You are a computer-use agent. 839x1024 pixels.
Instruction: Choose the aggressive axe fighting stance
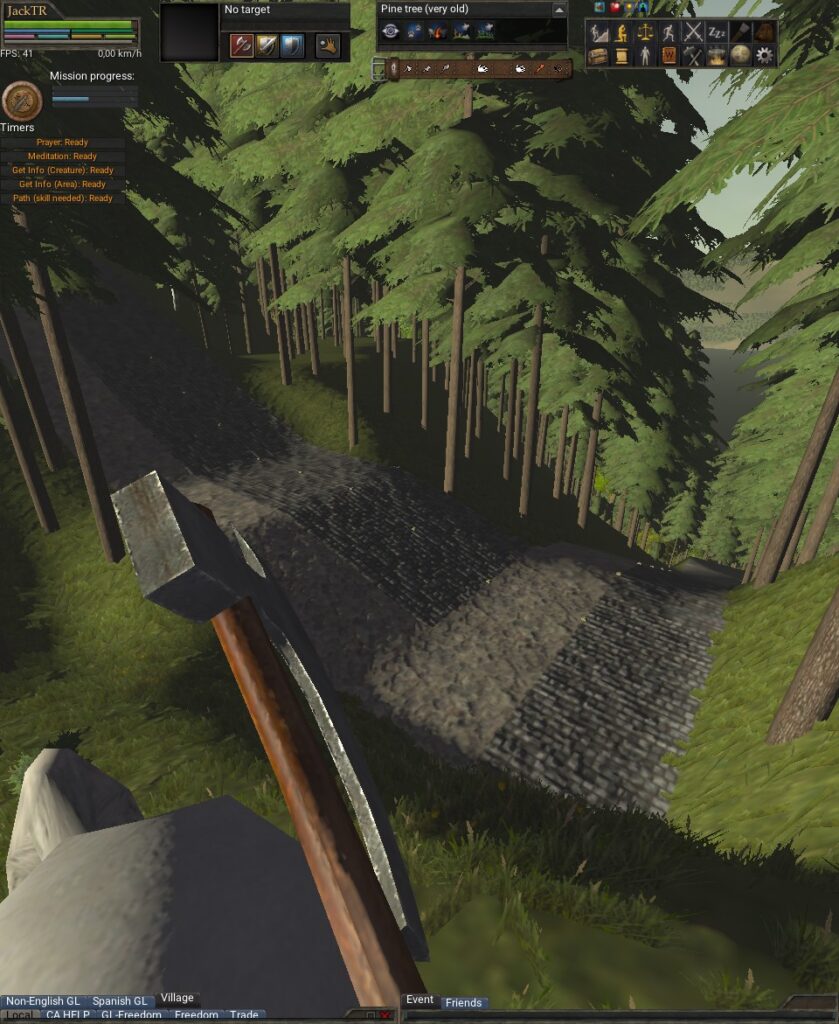(241, 45)
